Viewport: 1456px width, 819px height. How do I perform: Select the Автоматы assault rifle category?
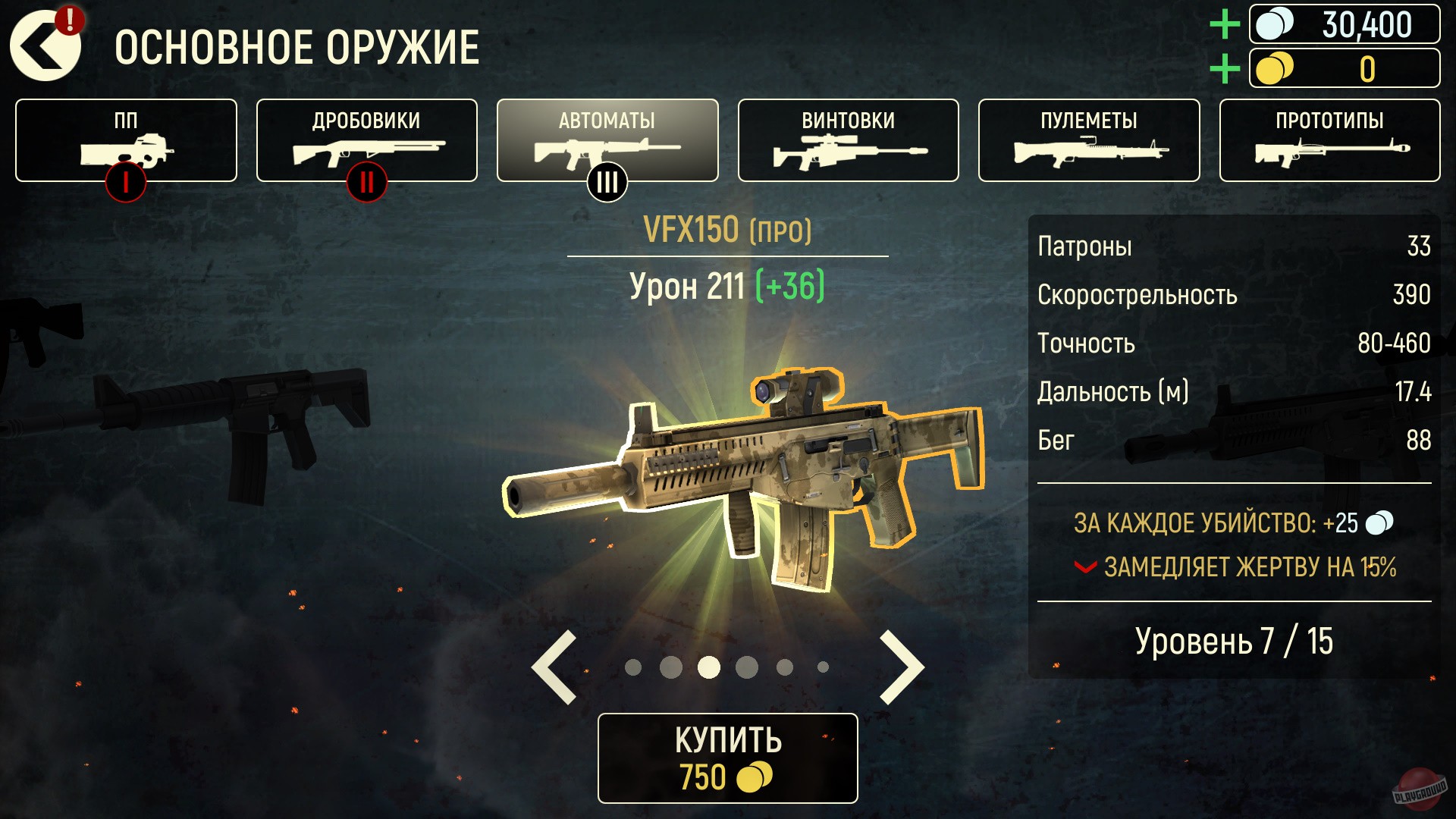point(607,140)
